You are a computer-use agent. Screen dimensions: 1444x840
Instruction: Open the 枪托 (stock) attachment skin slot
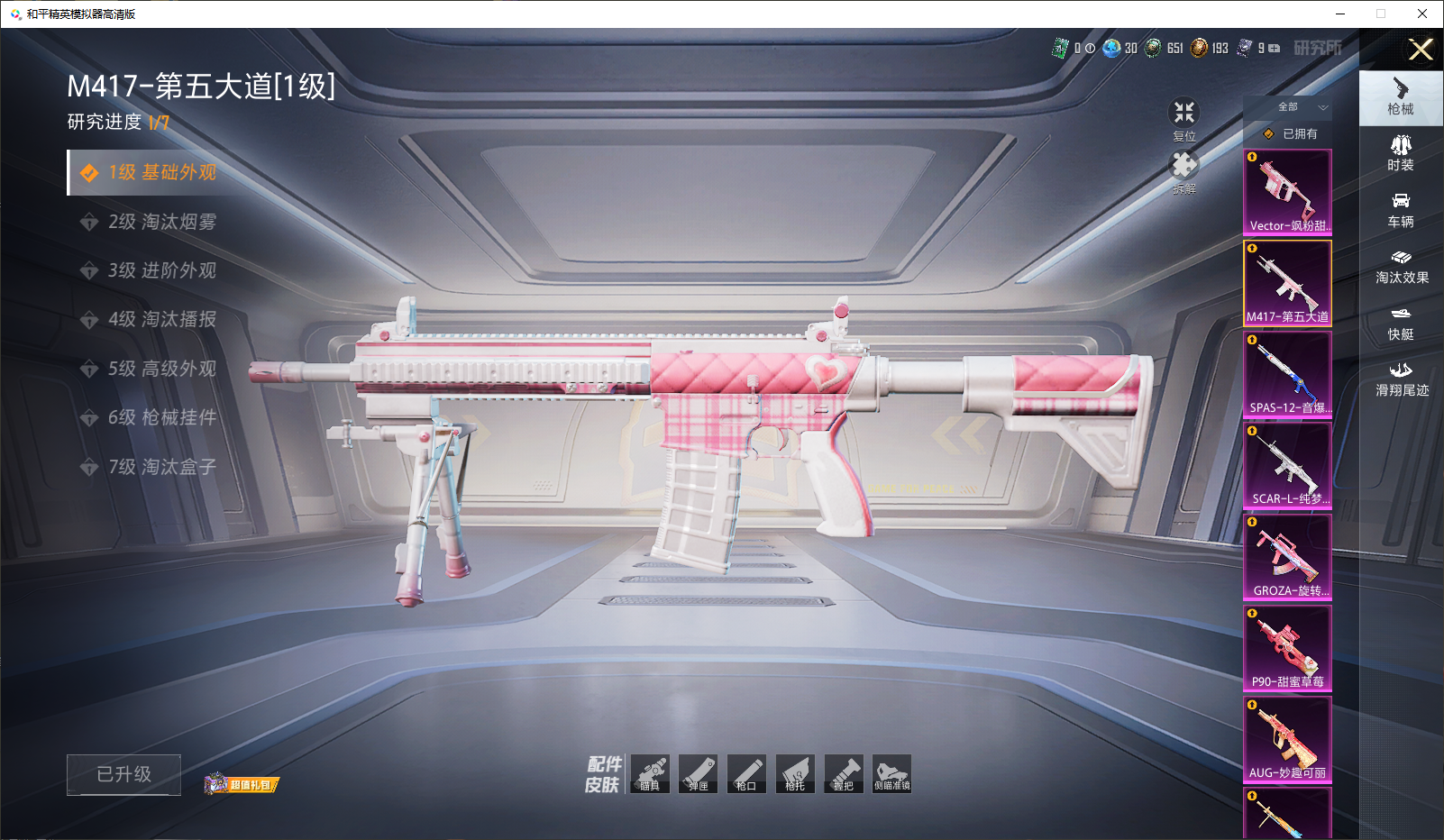tap(795, 774)
